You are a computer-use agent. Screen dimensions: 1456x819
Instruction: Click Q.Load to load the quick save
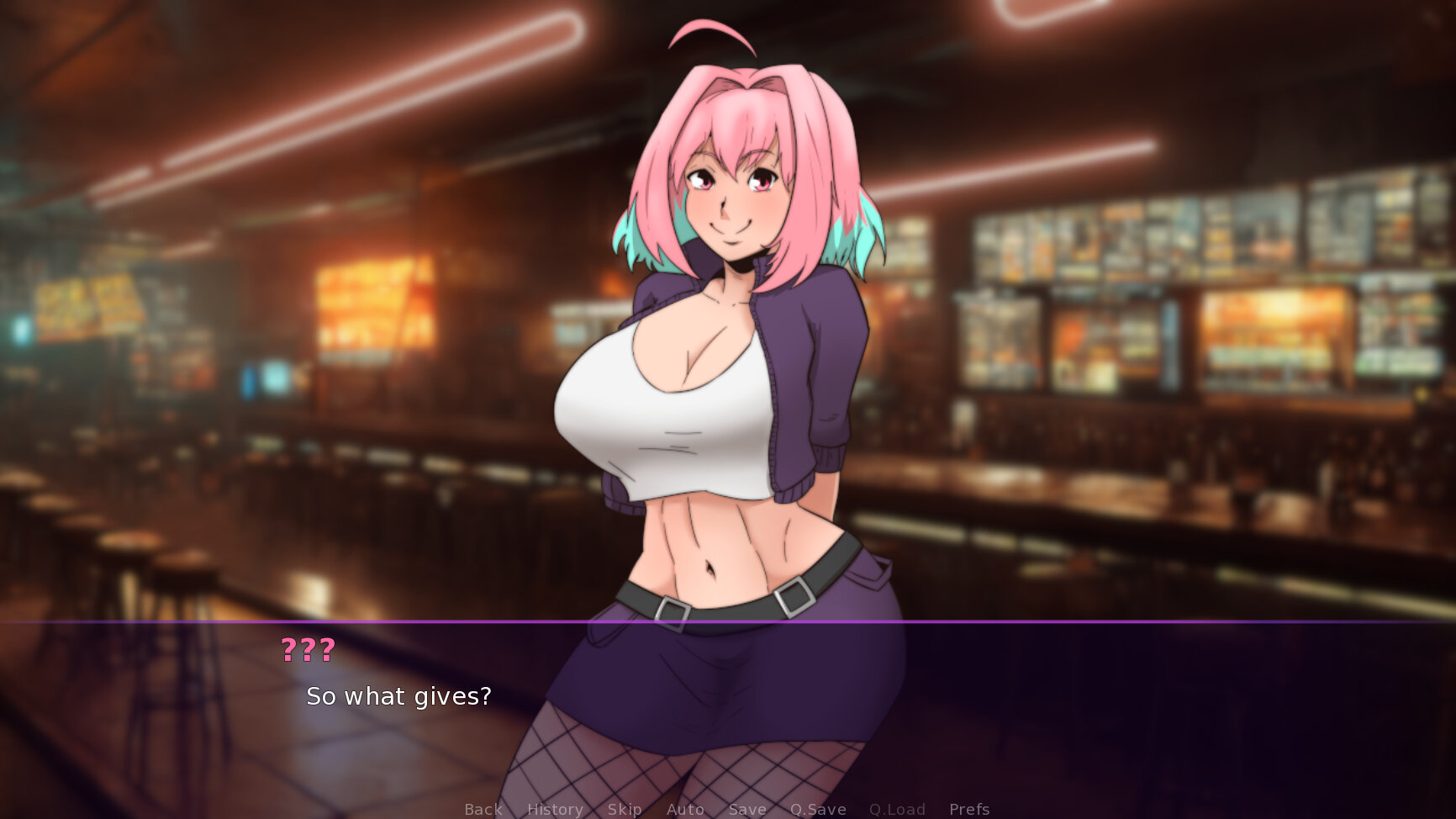[897, 809]
